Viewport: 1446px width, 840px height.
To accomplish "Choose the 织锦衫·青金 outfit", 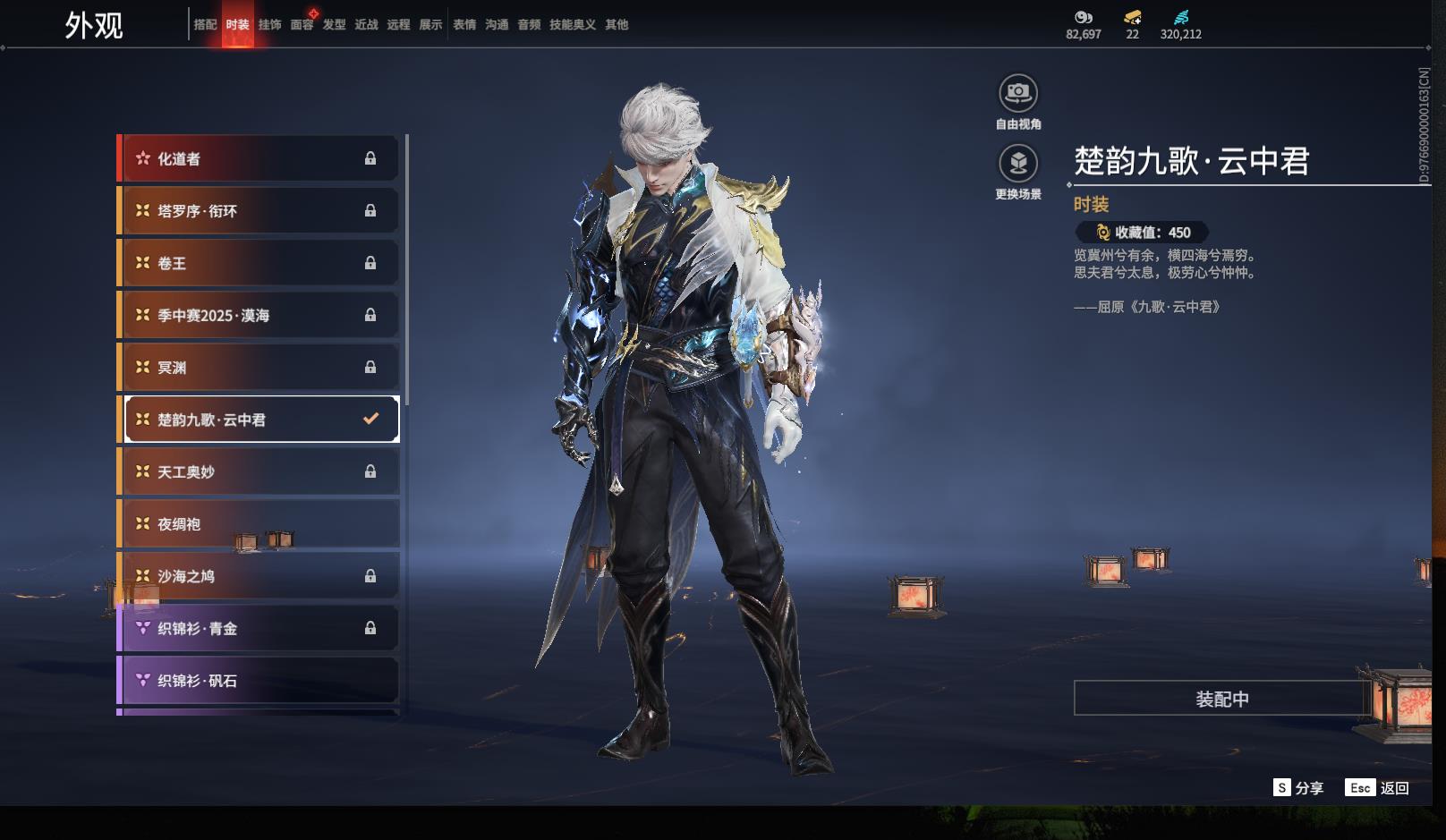I will point(259,628).
